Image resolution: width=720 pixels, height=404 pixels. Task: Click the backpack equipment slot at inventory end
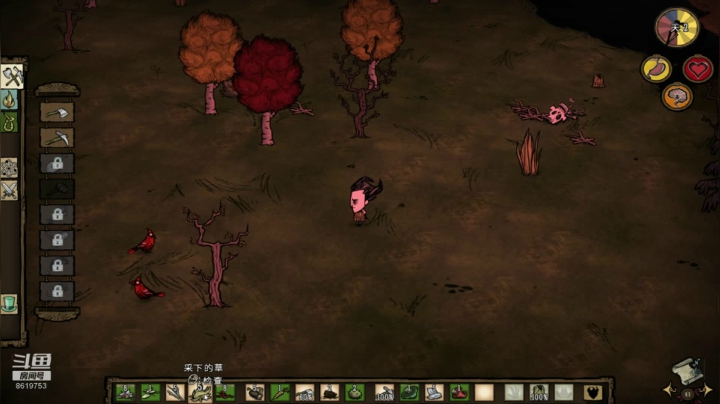pyautogui.click(x=593, y=392)
